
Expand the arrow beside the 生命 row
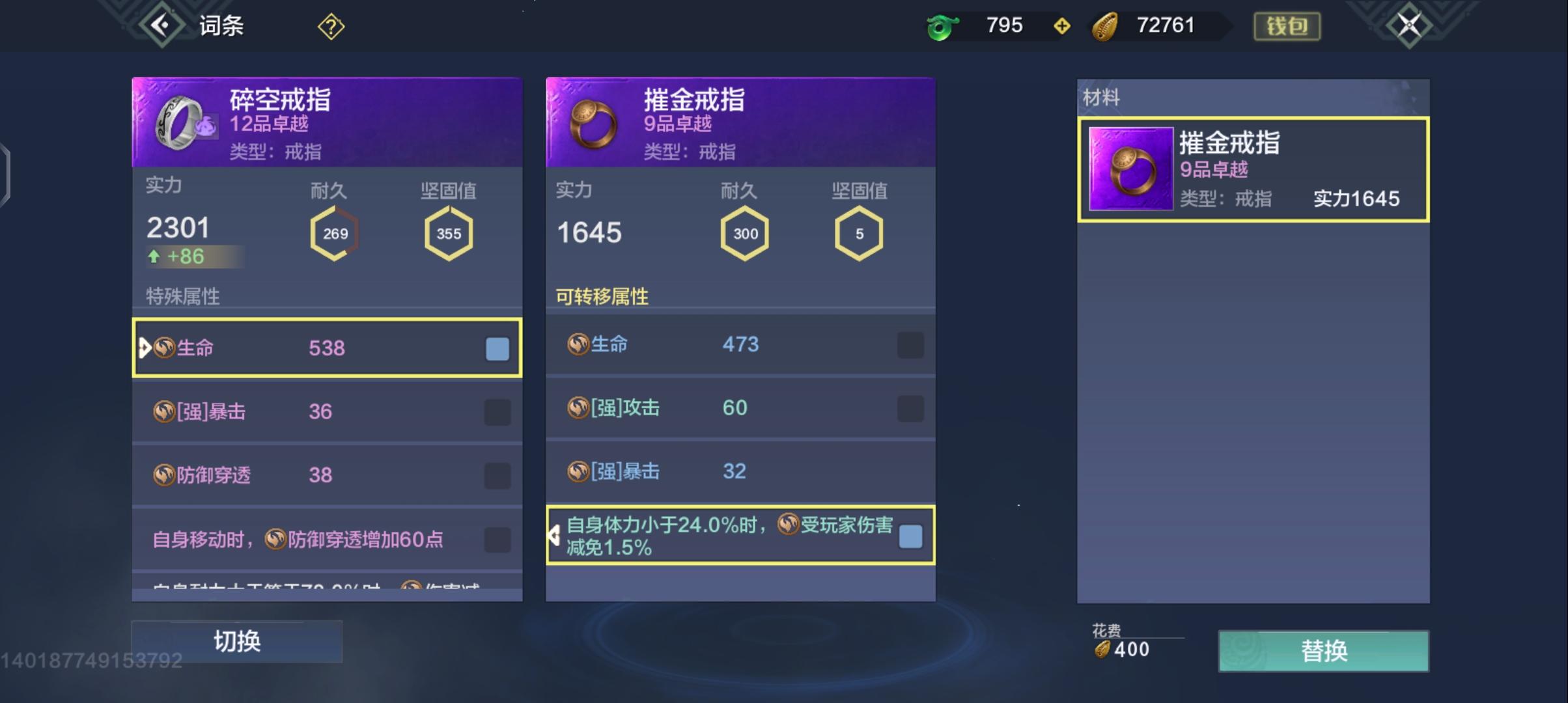[143, 349]
